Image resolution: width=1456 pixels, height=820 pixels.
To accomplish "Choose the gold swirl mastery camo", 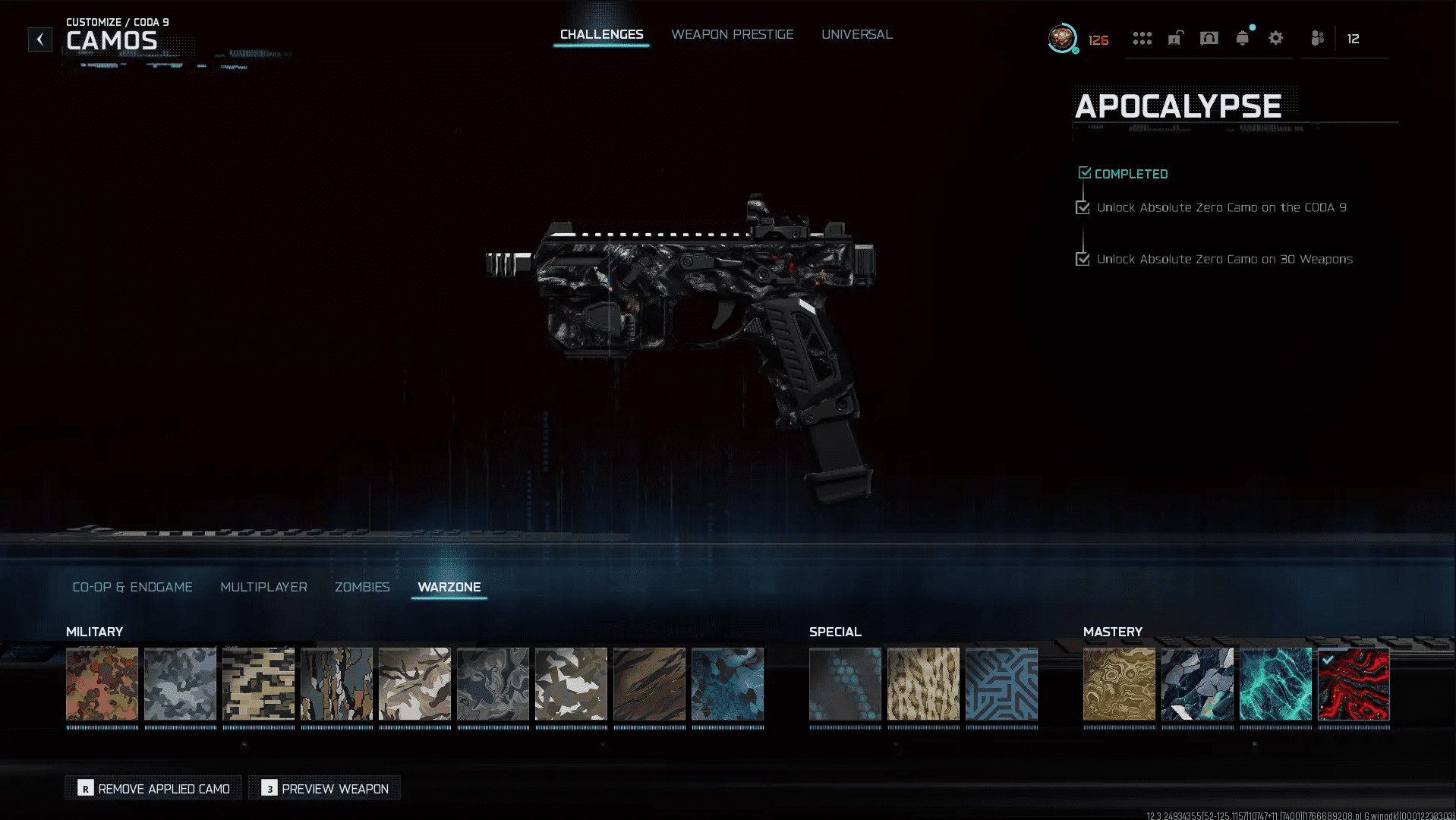I will pos(1119,684).
